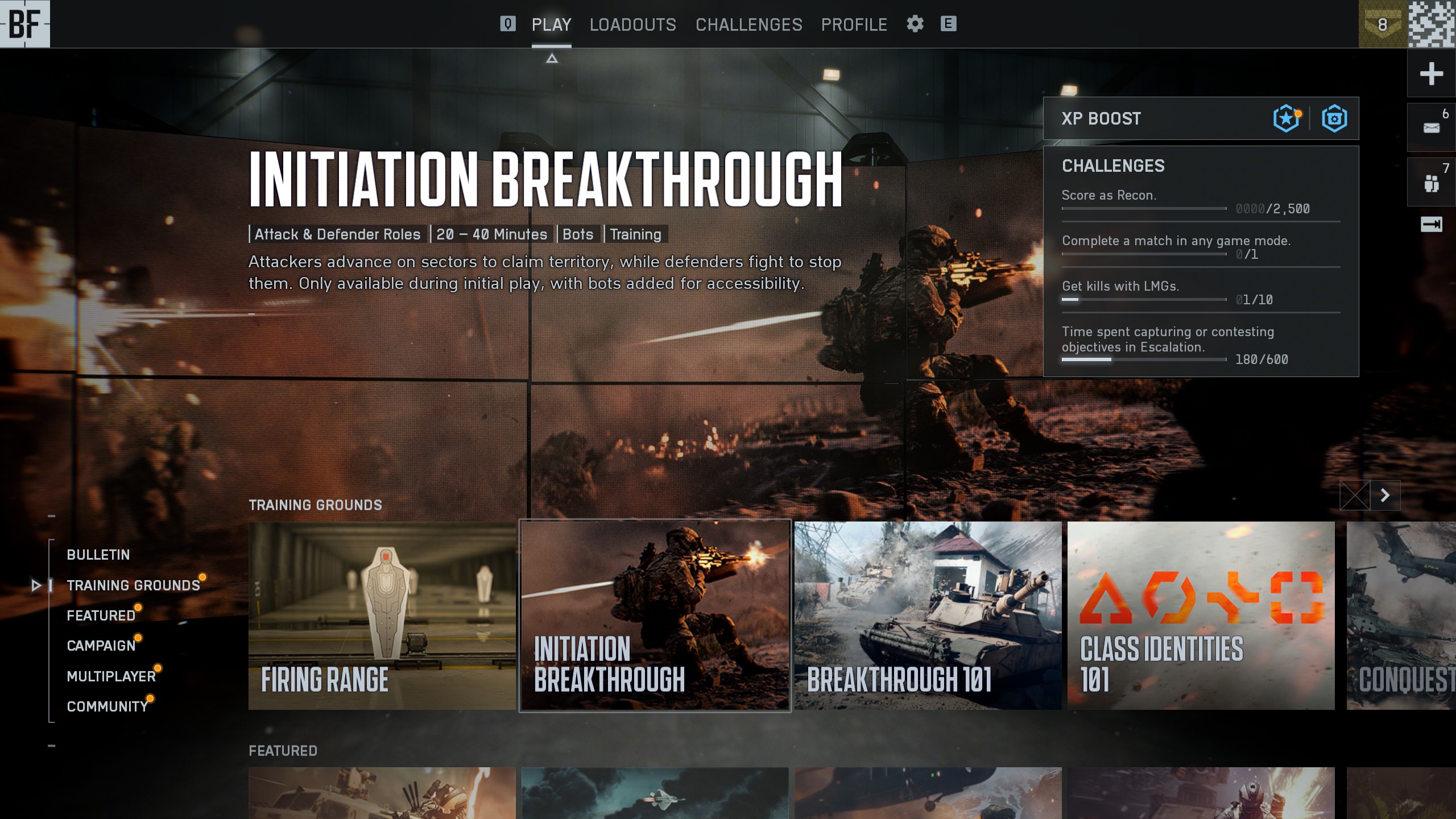Image resolution: width=1456 pixels, height=819 pixels.
Task: Go to the Community section
Action: pos(107,706)
